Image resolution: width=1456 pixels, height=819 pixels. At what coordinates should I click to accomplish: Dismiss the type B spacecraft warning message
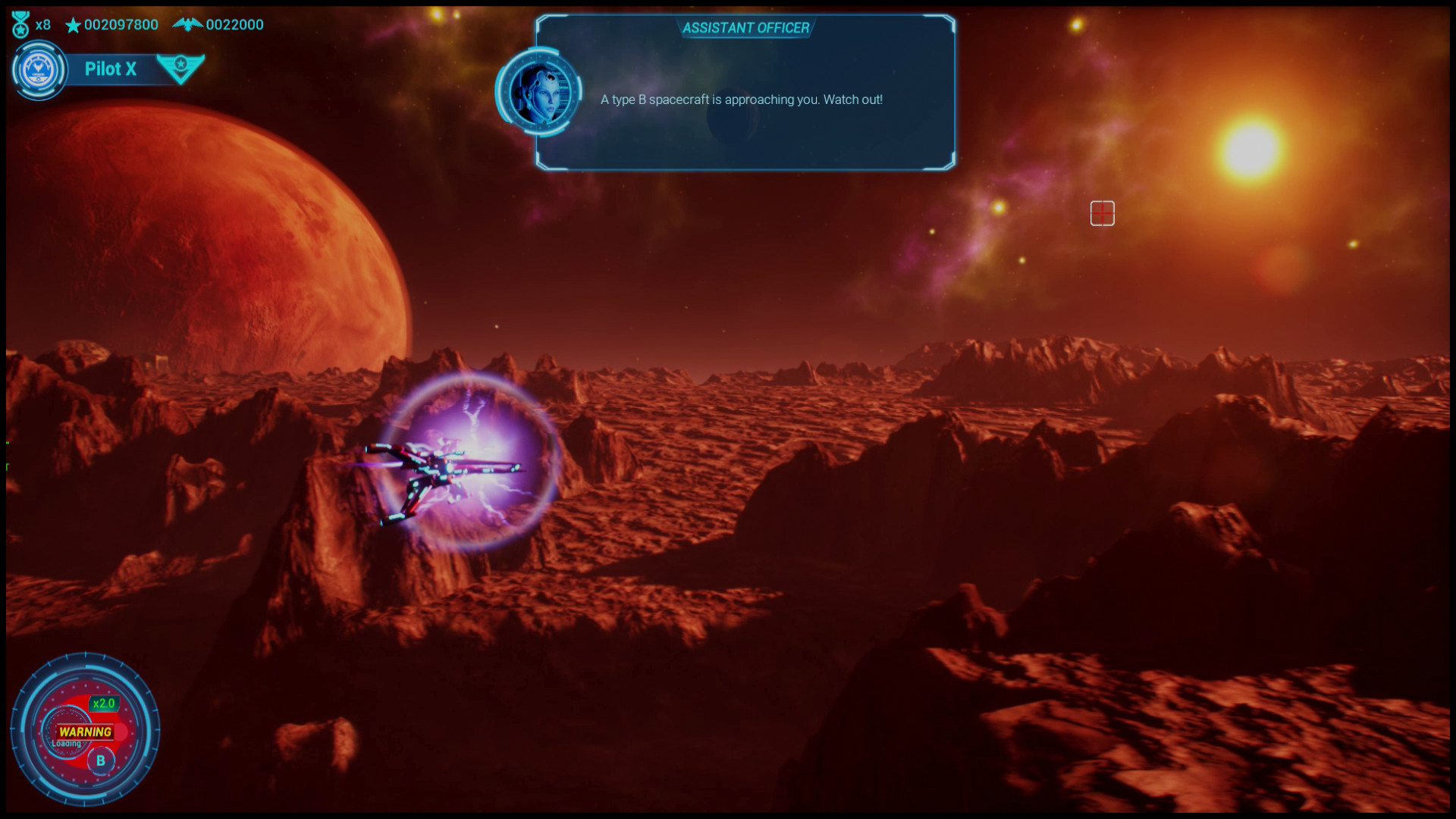tap(742, 99)
